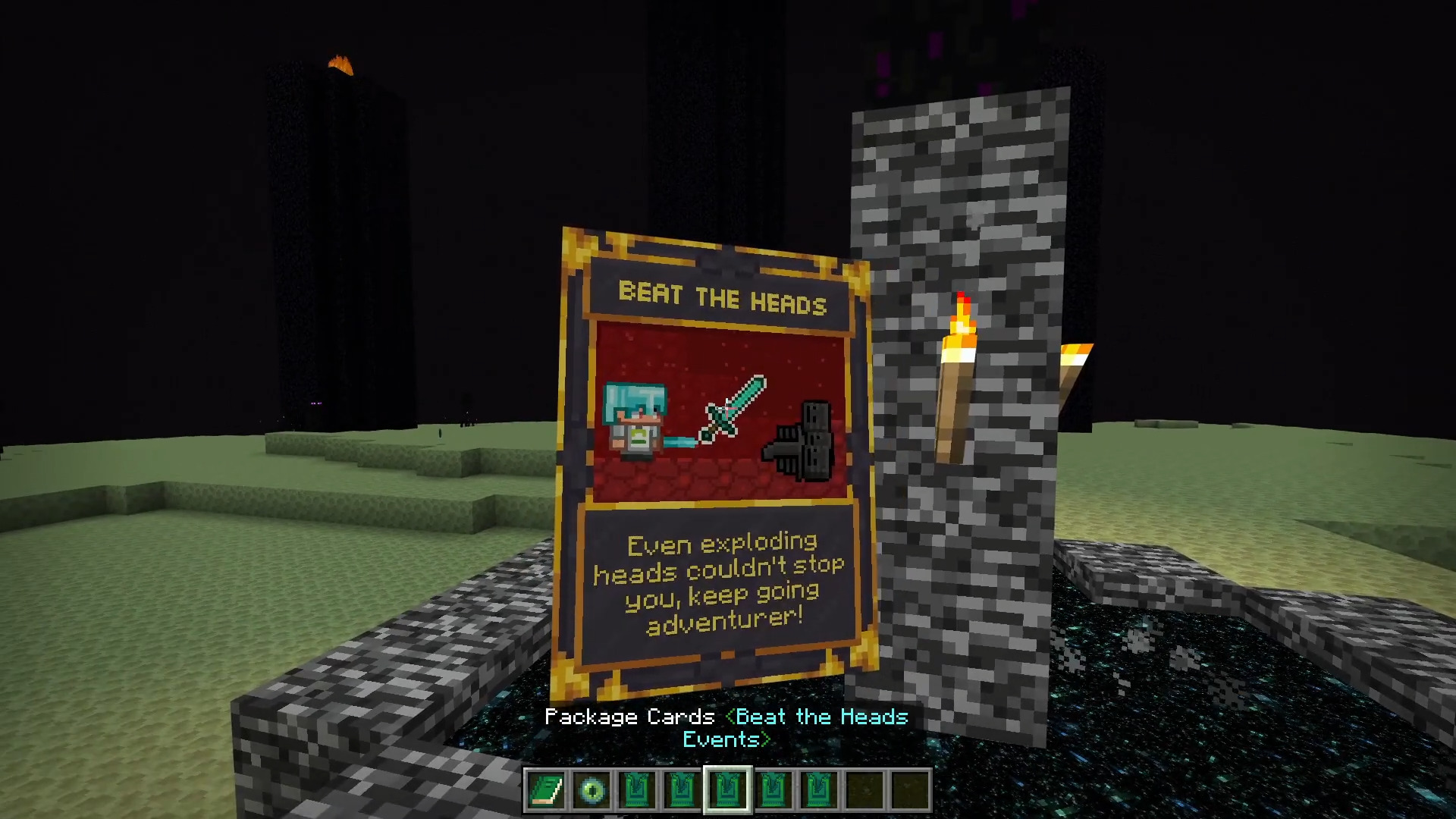This screenshot has height=819, width=1456.
Task: Select the green book hotbar slot
Action: coord(546,791)
